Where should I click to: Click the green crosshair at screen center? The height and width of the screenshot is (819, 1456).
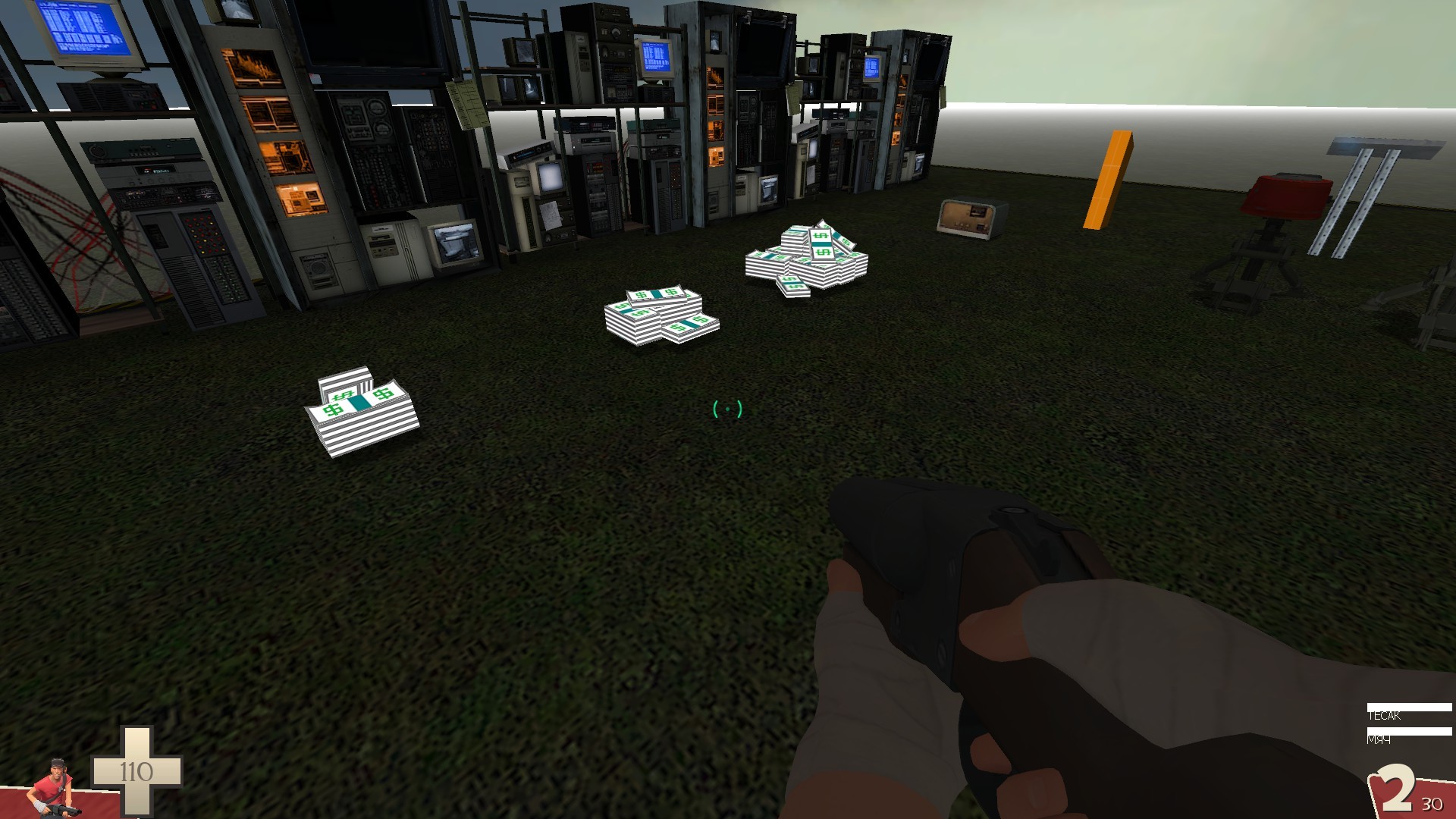728,409
